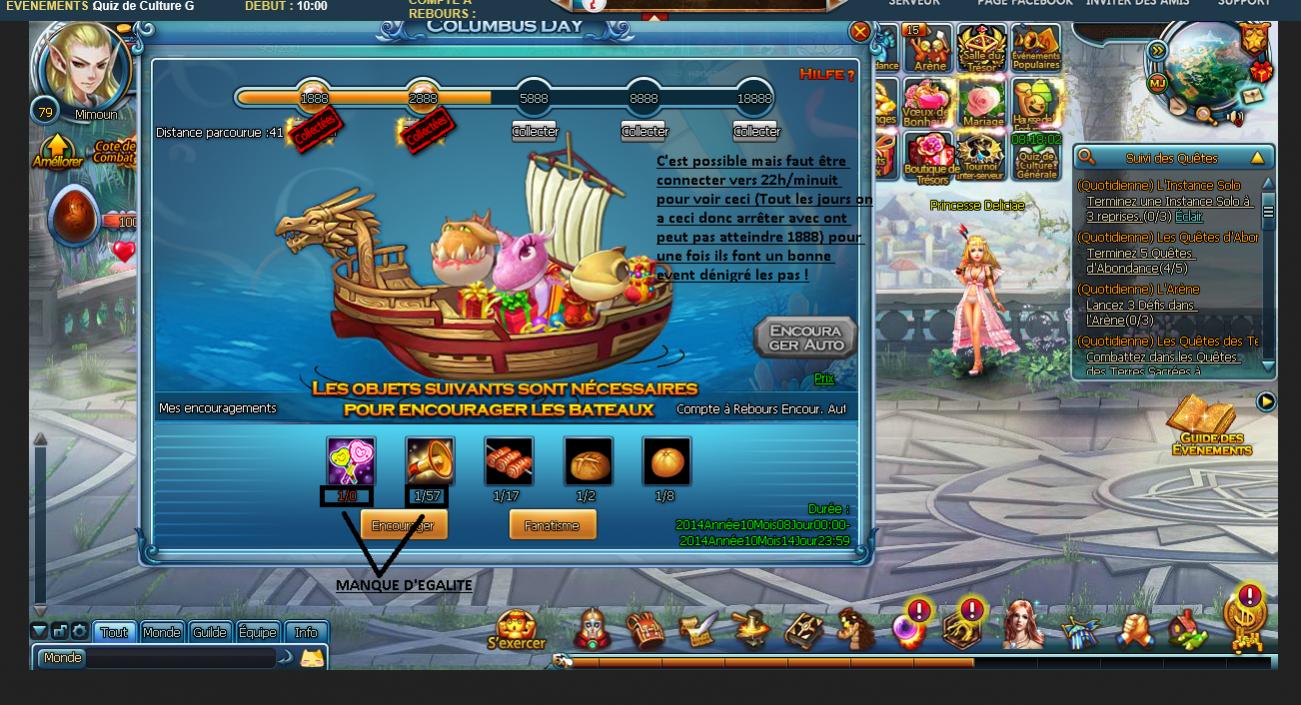Collapse the Suivi des Quêtes tracker
Viewport: 1301px width, 705px height.
(1257, 158)
